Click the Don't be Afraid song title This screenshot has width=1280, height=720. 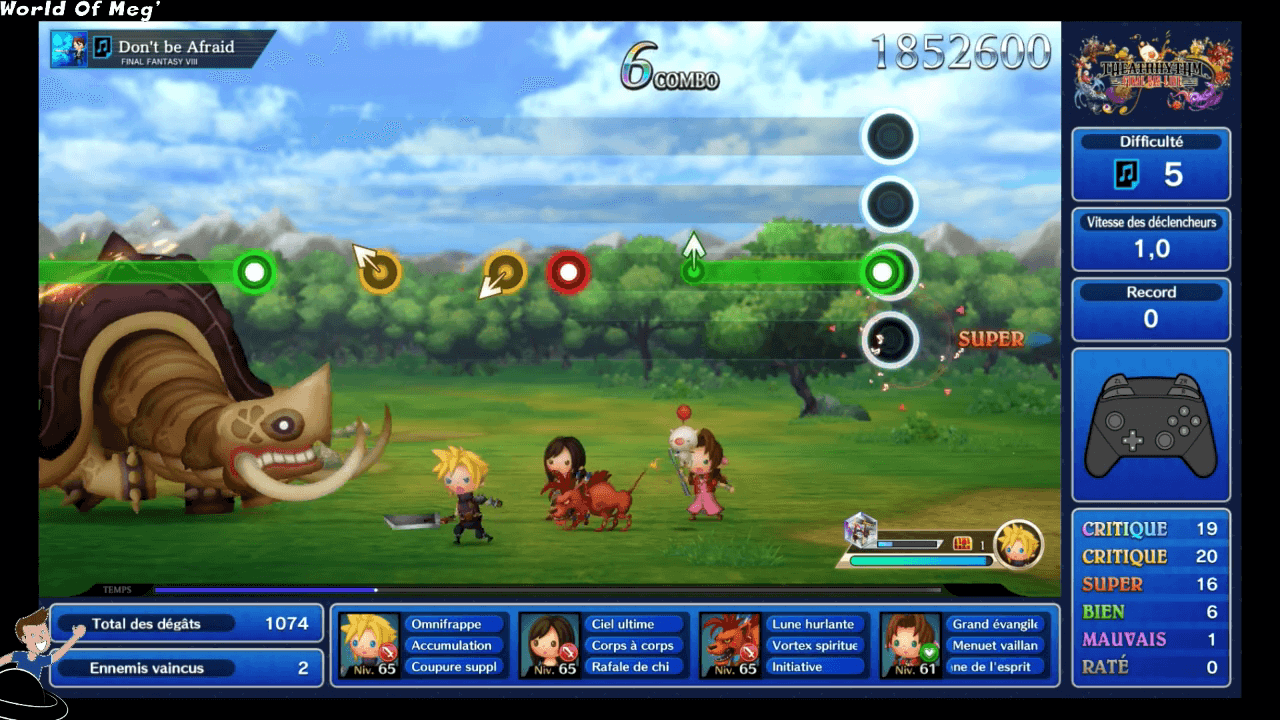coord(176,47)
